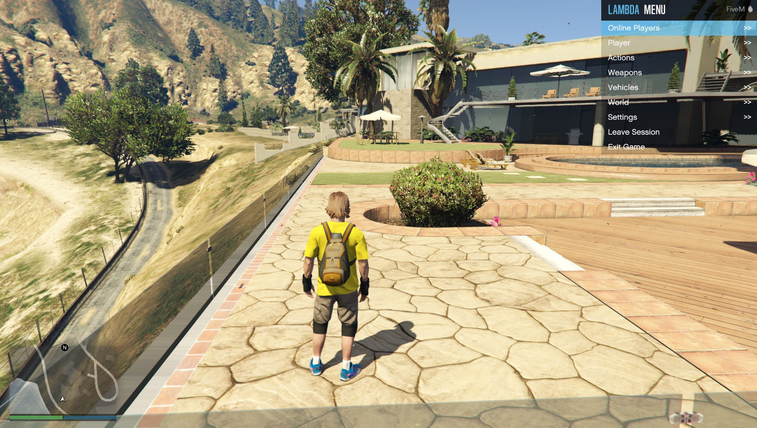Click Leave Session in Lambda Menu
The image size is (757, 428).
click(x=678, y=132)
